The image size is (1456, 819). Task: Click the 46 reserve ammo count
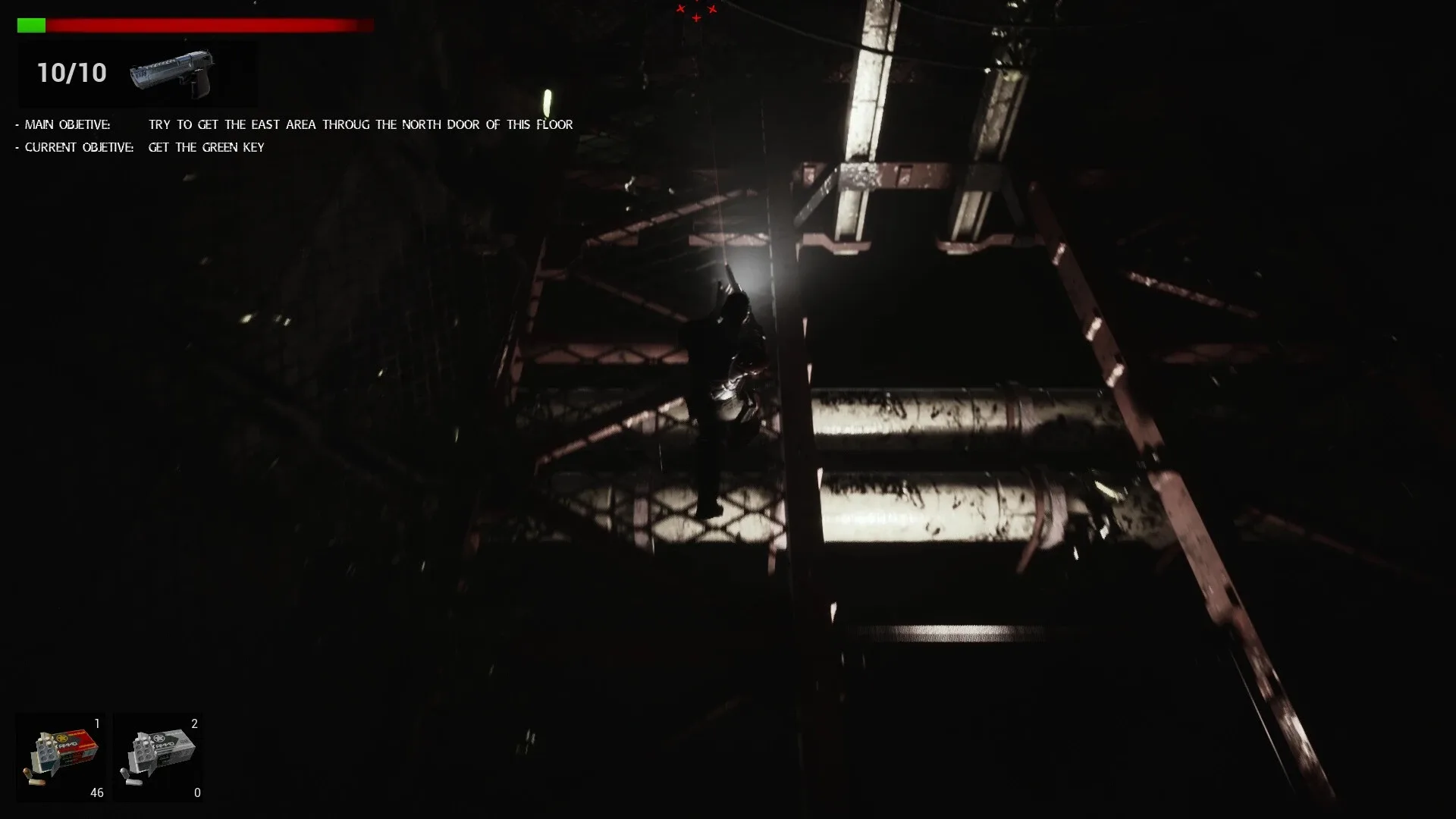tap(97, 792)
